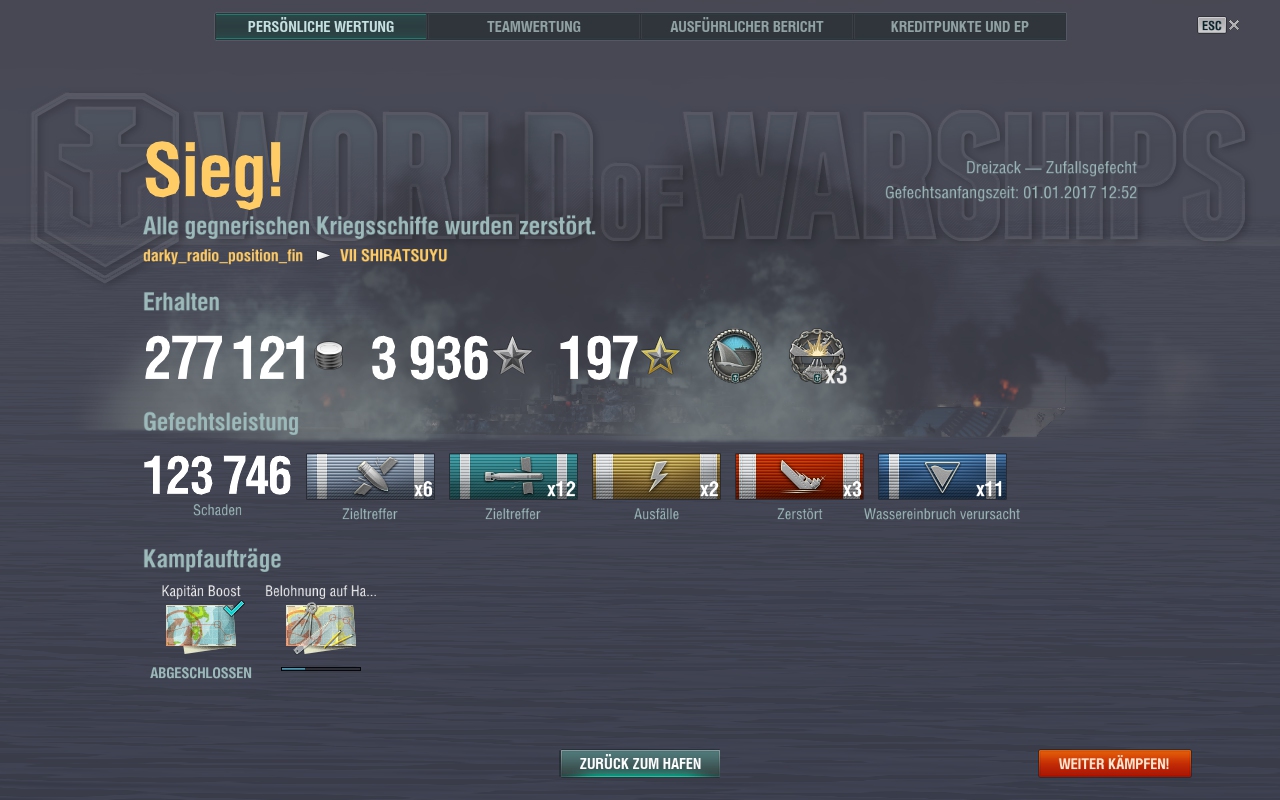This screenshot has height=800, width=1280.
Task: View the sailing ship achievement medal
Action: click(x=735, y=357)
